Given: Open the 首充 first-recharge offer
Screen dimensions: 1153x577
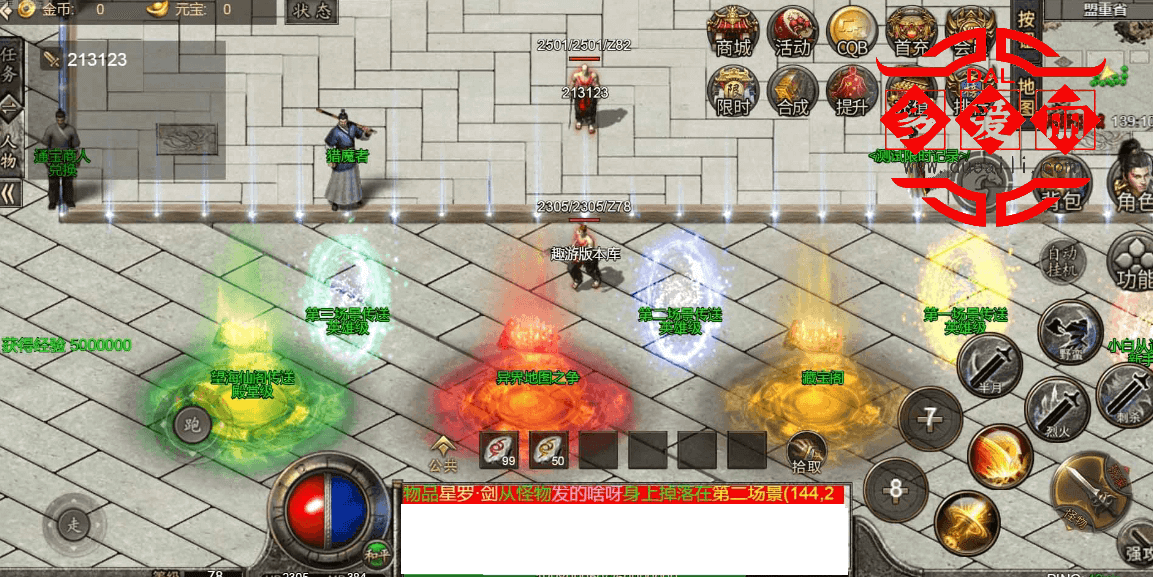Looking at the screenshot, I should coord(911,32).
